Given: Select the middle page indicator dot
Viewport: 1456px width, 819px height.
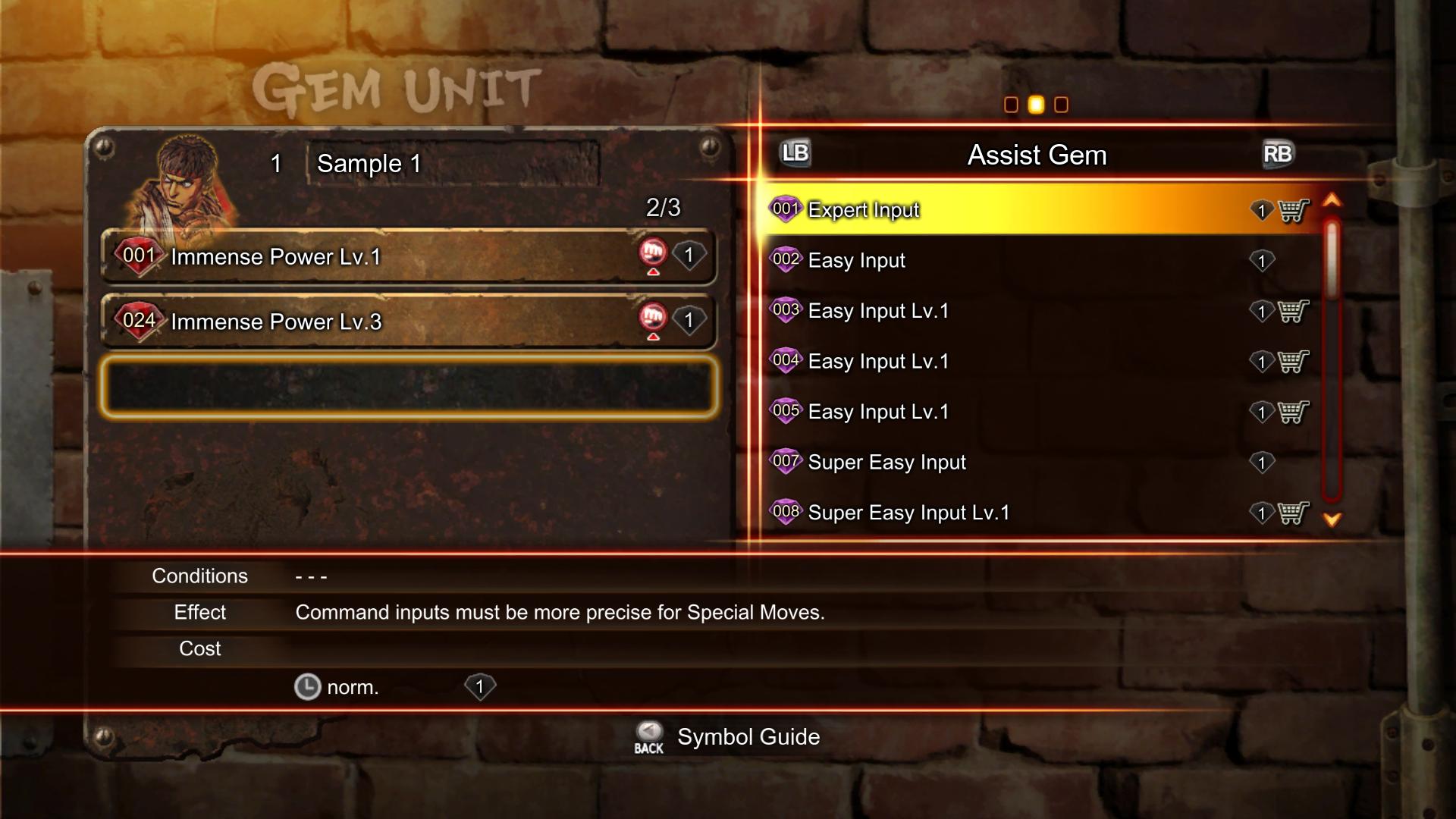Looking at the screenshot, I should (x=1036, y=105).
